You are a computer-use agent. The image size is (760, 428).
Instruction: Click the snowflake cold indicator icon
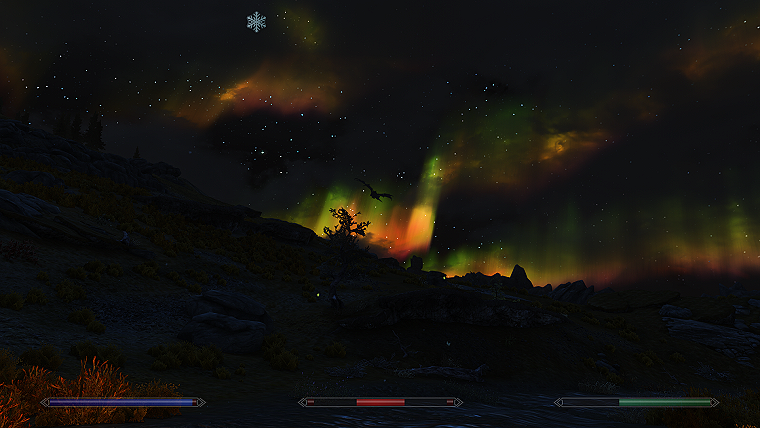click(257, 21)
